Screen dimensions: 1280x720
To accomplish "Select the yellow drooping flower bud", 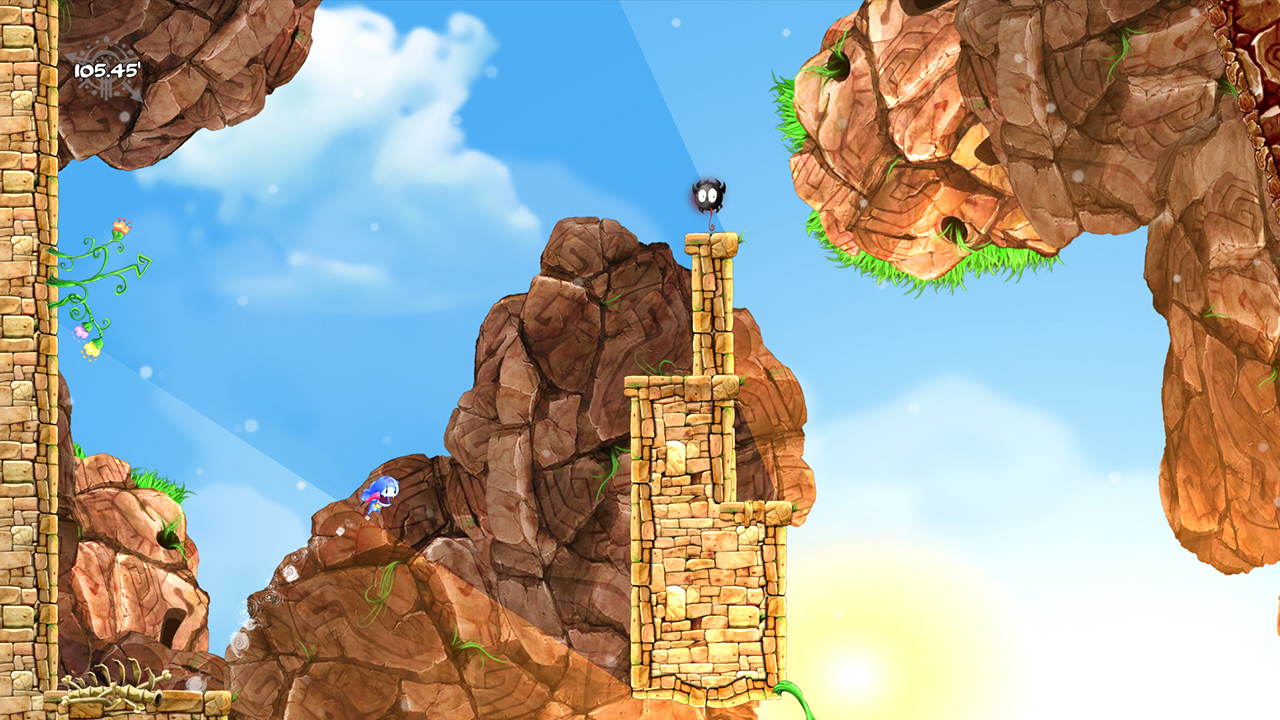I will pyautogui.click(x=94, y=351).
